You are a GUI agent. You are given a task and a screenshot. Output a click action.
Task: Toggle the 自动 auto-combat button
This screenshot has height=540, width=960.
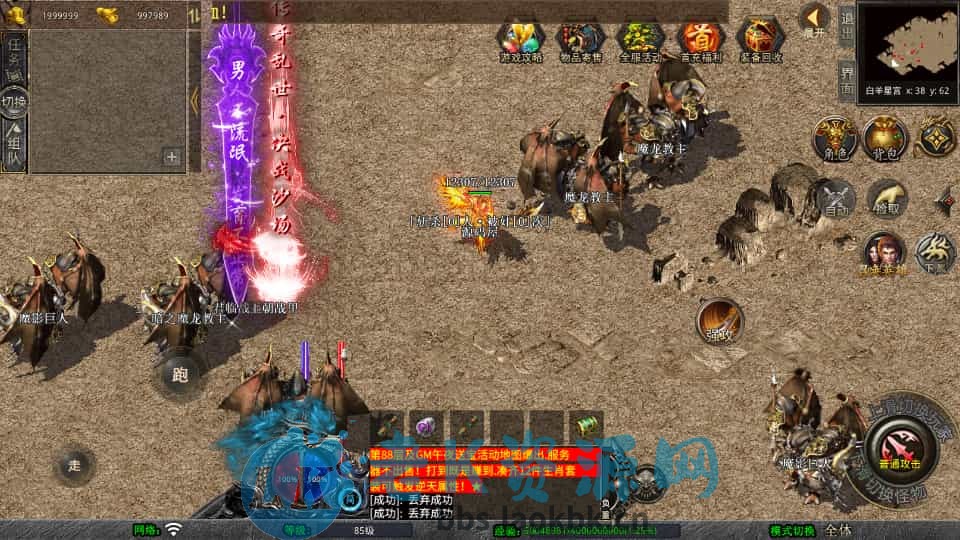click(x=835, y=199)
